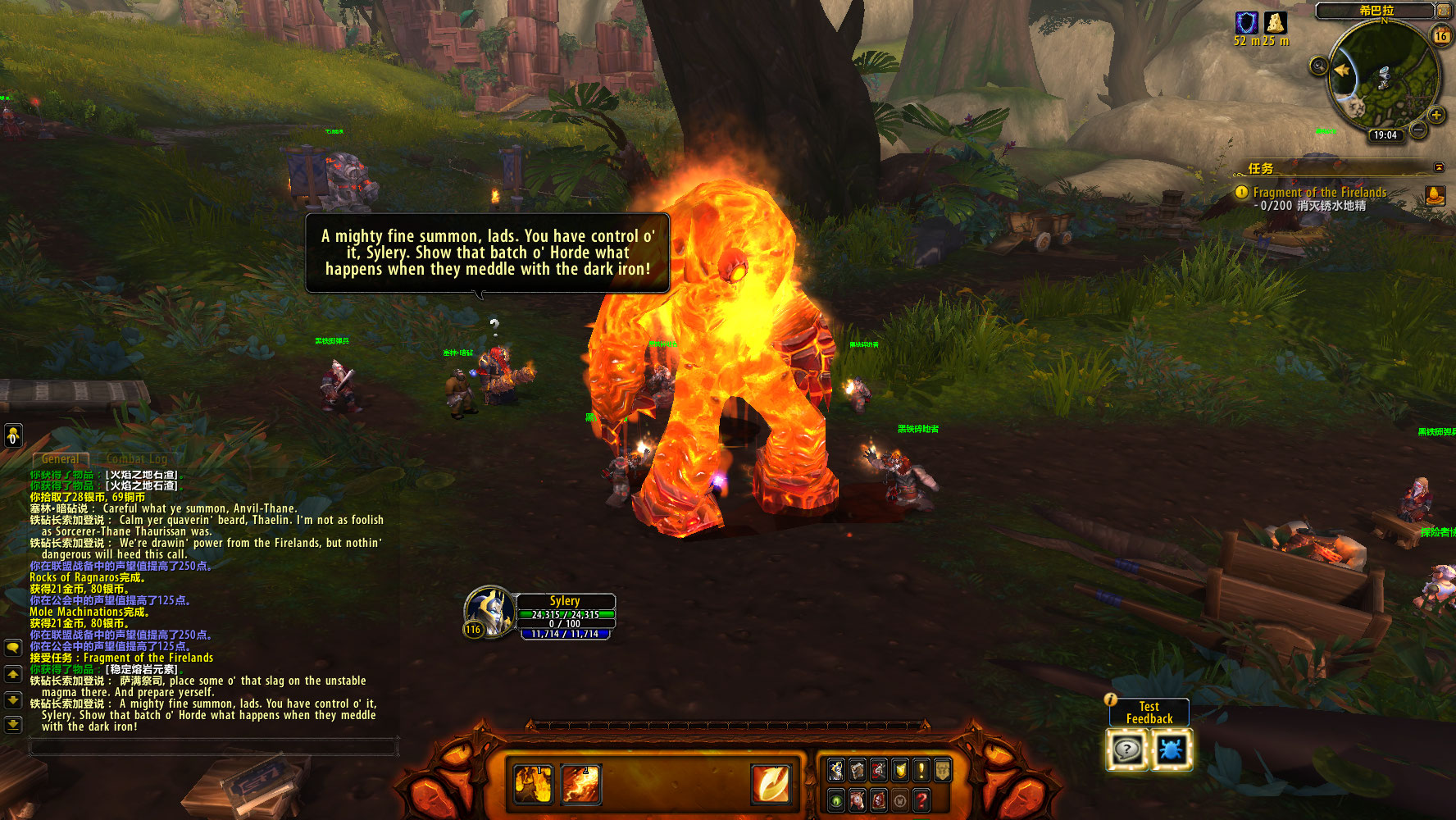The image size is (1456, 820).
Task: Open the calendar button showing 16
Action: 1440,35
